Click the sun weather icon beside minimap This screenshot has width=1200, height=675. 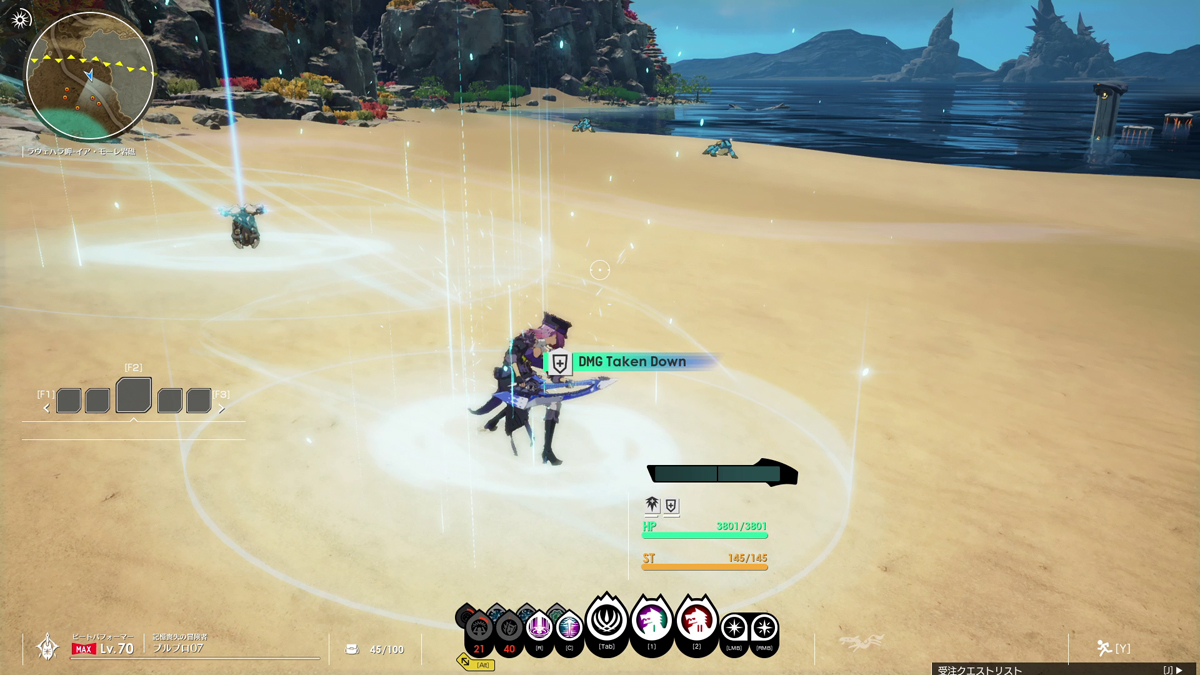[x=21, y=19]
